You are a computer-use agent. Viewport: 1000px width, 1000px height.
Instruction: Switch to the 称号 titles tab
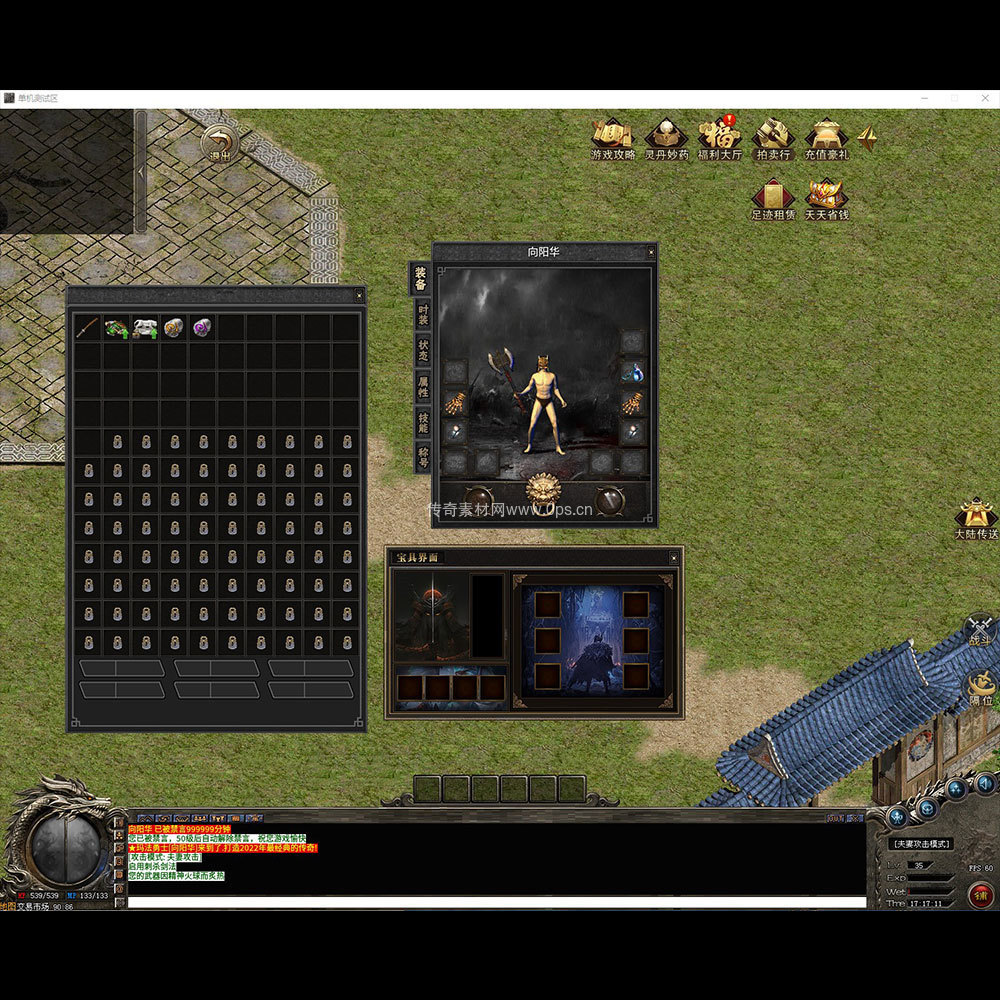click(423, 457)
